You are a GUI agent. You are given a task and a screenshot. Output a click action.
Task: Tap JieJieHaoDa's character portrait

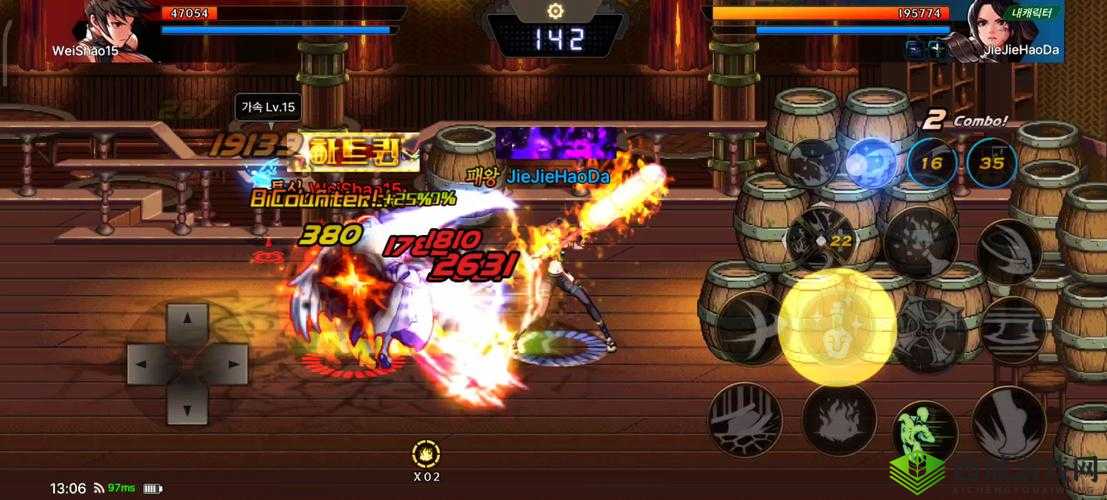coord(1001,24)
